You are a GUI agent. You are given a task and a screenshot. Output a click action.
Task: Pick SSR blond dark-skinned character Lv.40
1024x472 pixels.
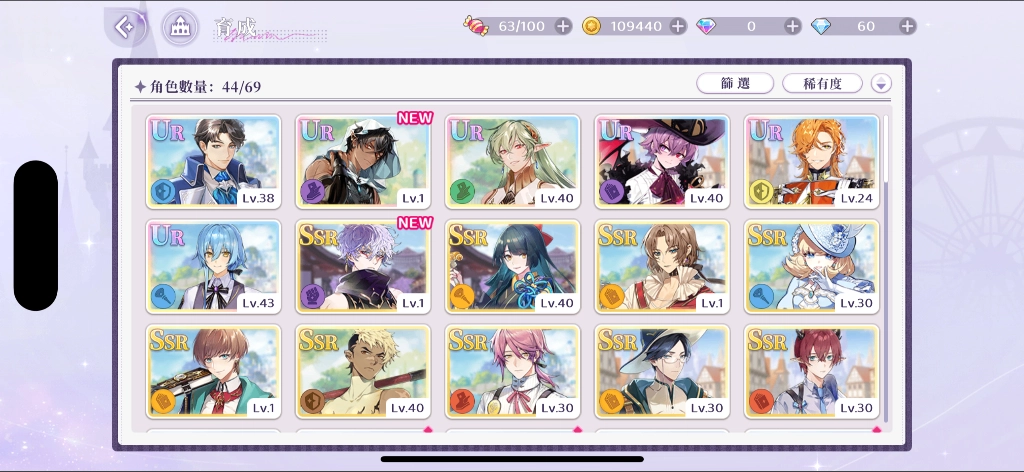363,371
